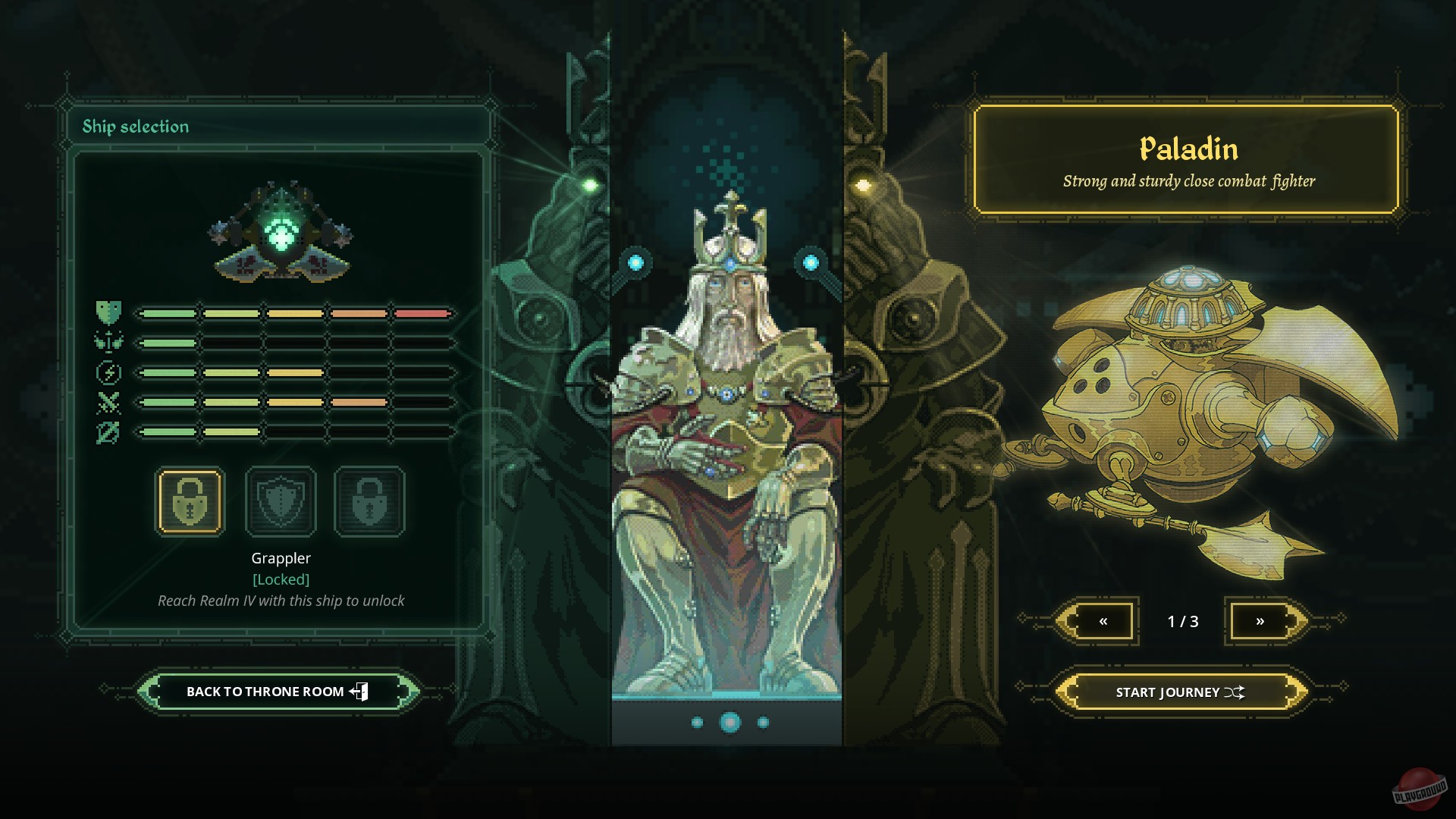Click the crossed swords attack stat icon
This screenshot has width=1456, height=819.
point(108,403)
